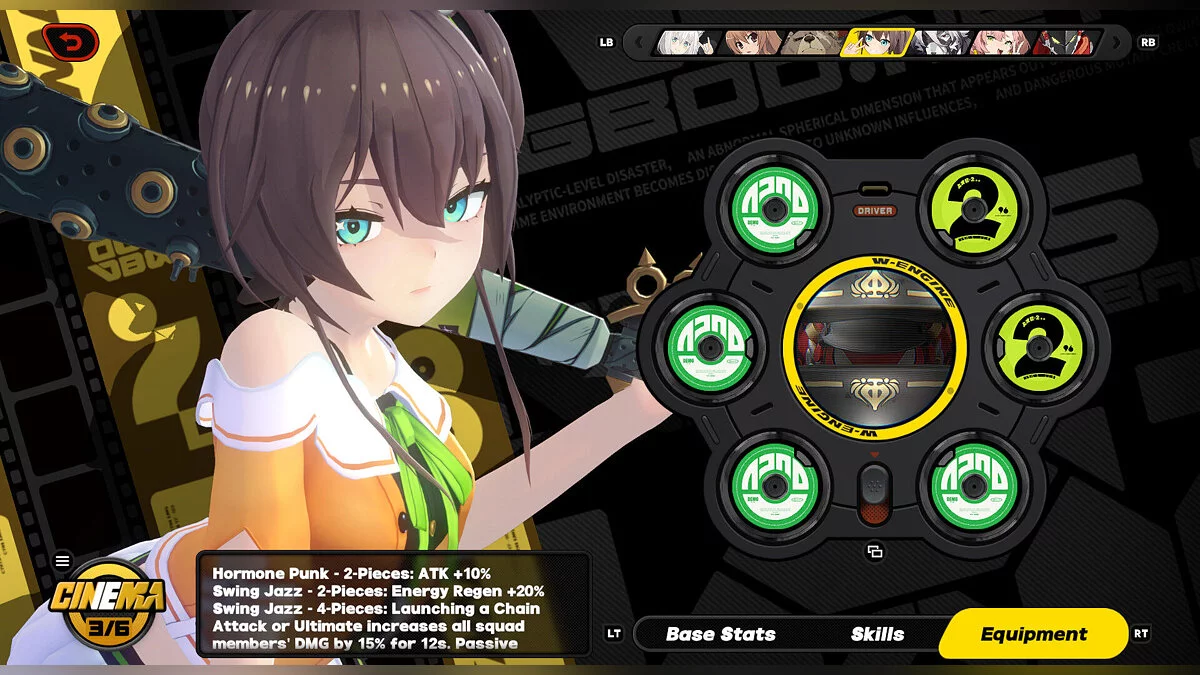Screen dimensions: 1200x675
Task: Open the Skills tab
Action: [x=877, y=634]
